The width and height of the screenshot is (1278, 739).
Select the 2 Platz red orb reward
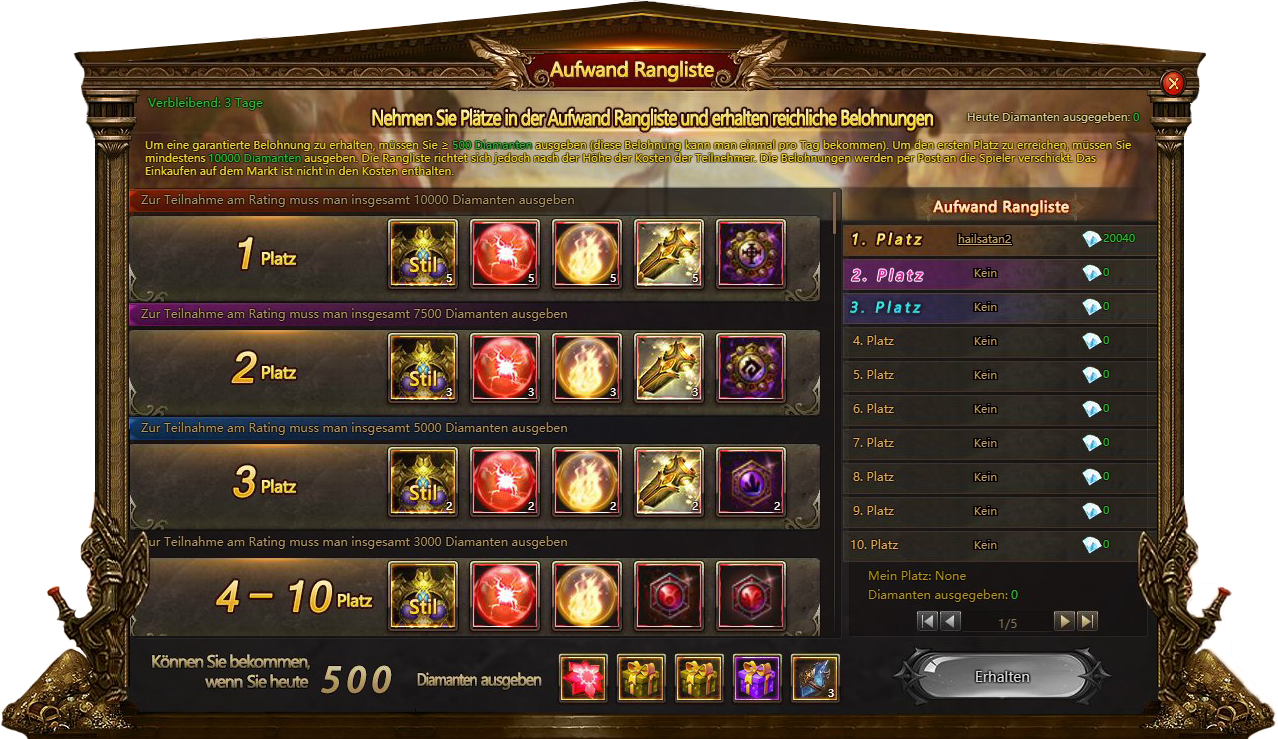[505, 368]
